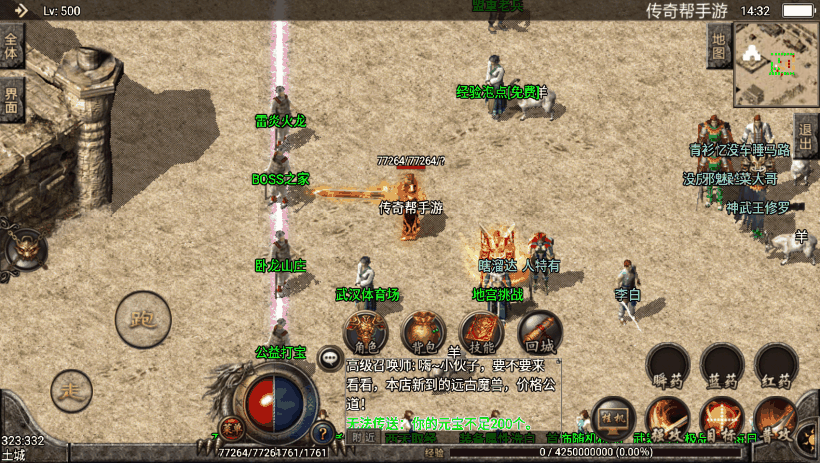
Task: Click the minimap thumbnail
Action: 776,64
